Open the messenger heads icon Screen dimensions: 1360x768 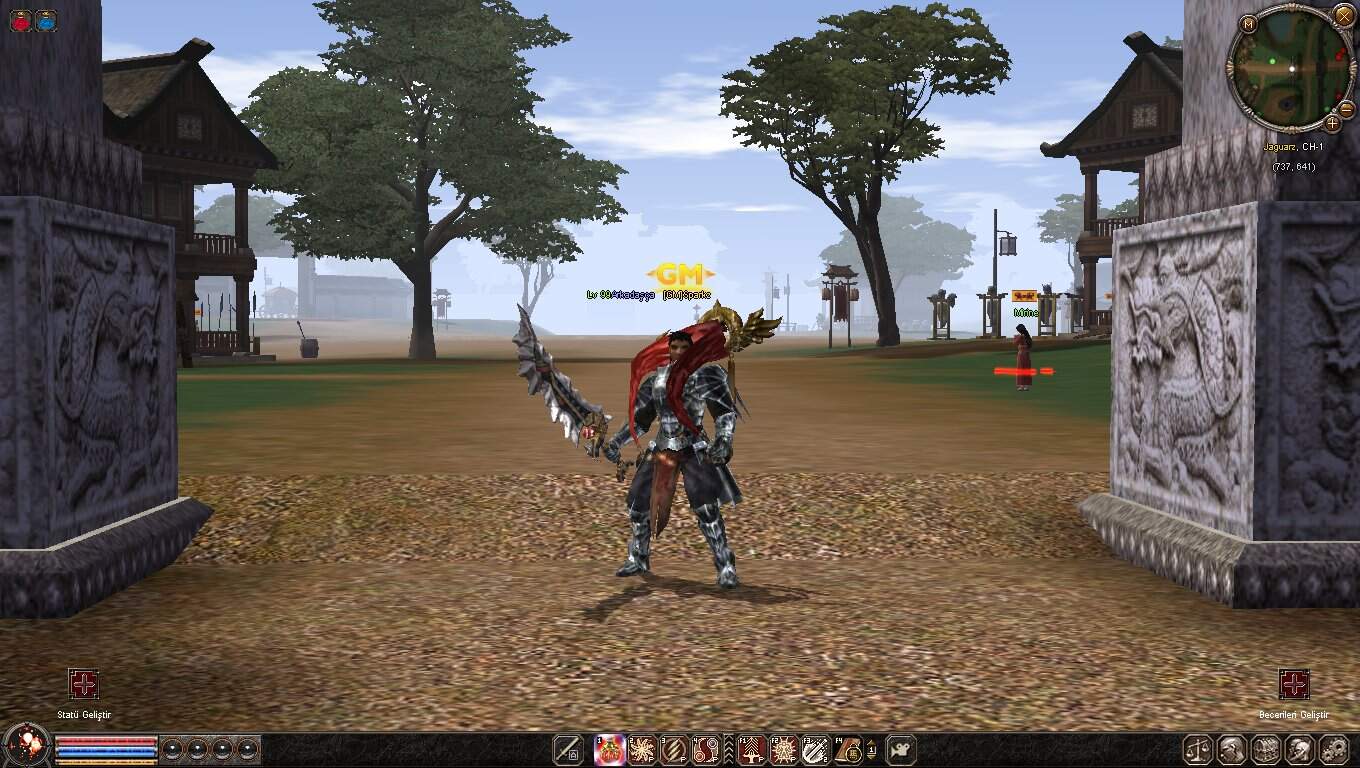[1299, 749]
